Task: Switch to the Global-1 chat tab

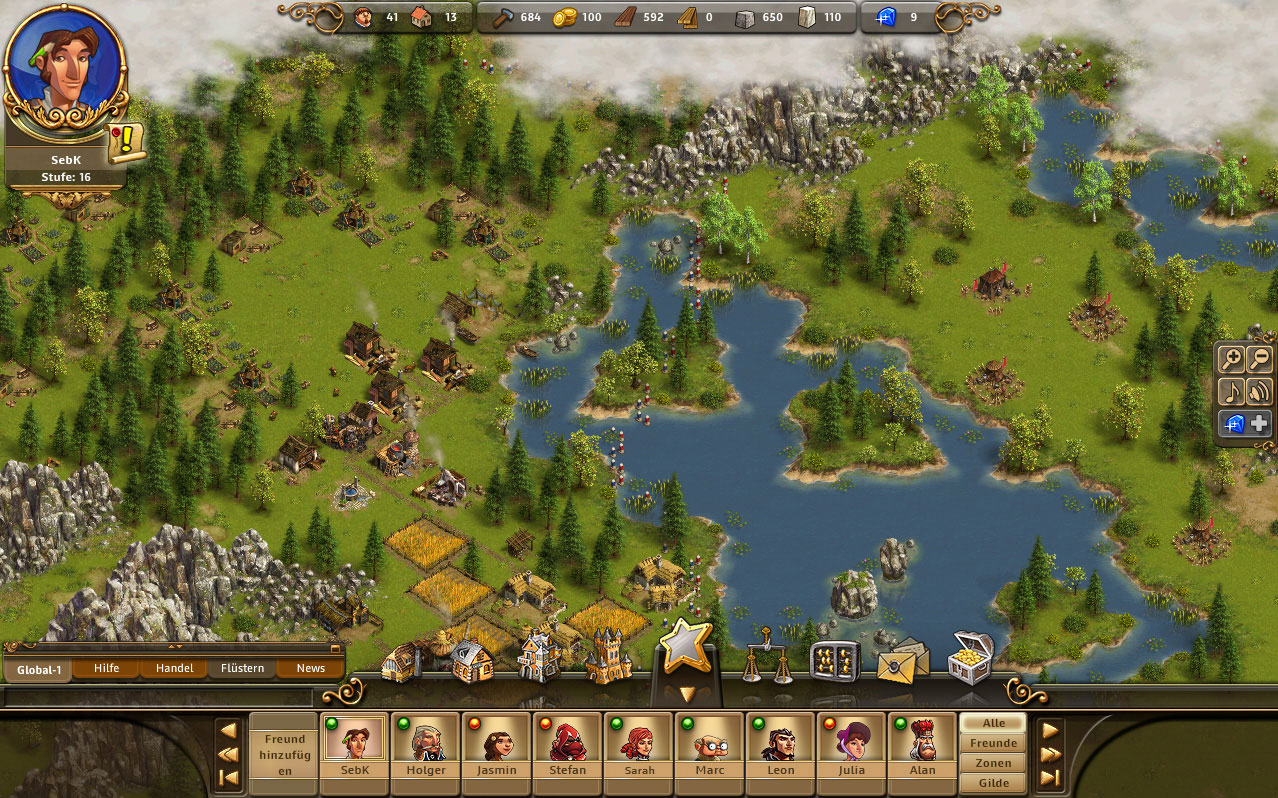Action: [x=39, y=669]
